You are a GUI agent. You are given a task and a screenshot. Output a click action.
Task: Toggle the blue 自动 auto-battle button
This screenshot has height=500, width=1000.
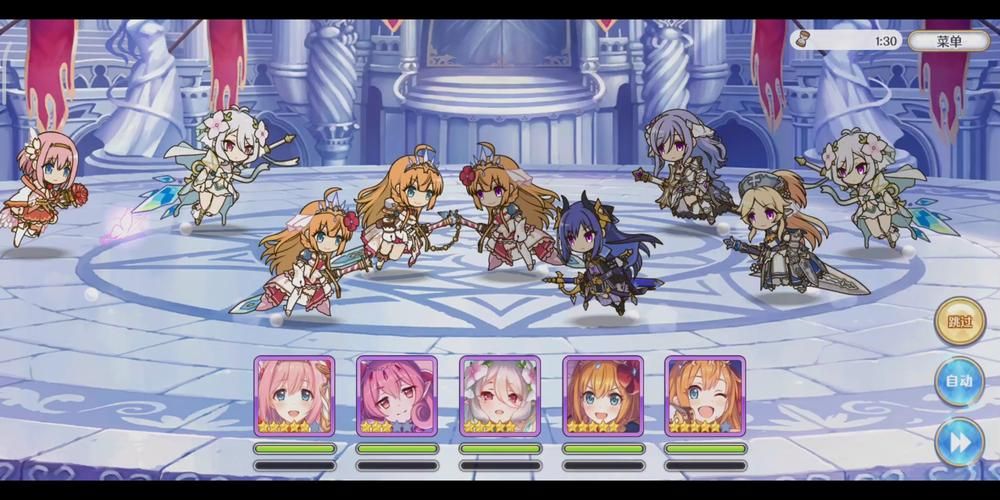[x=959, y=382]
